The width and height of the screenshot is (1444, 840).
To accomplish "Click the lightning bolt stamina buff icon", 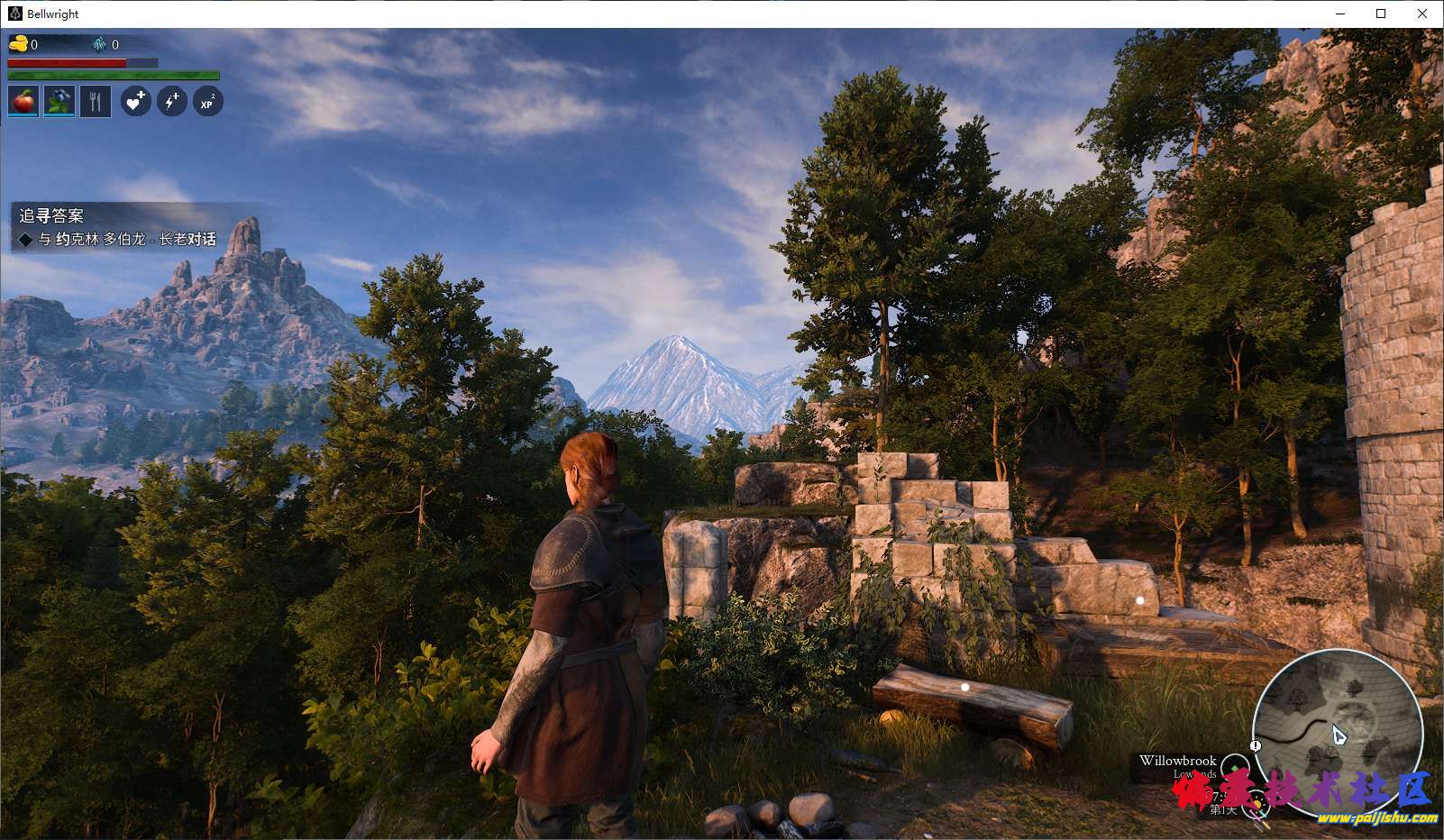I will tap(171, 102).
